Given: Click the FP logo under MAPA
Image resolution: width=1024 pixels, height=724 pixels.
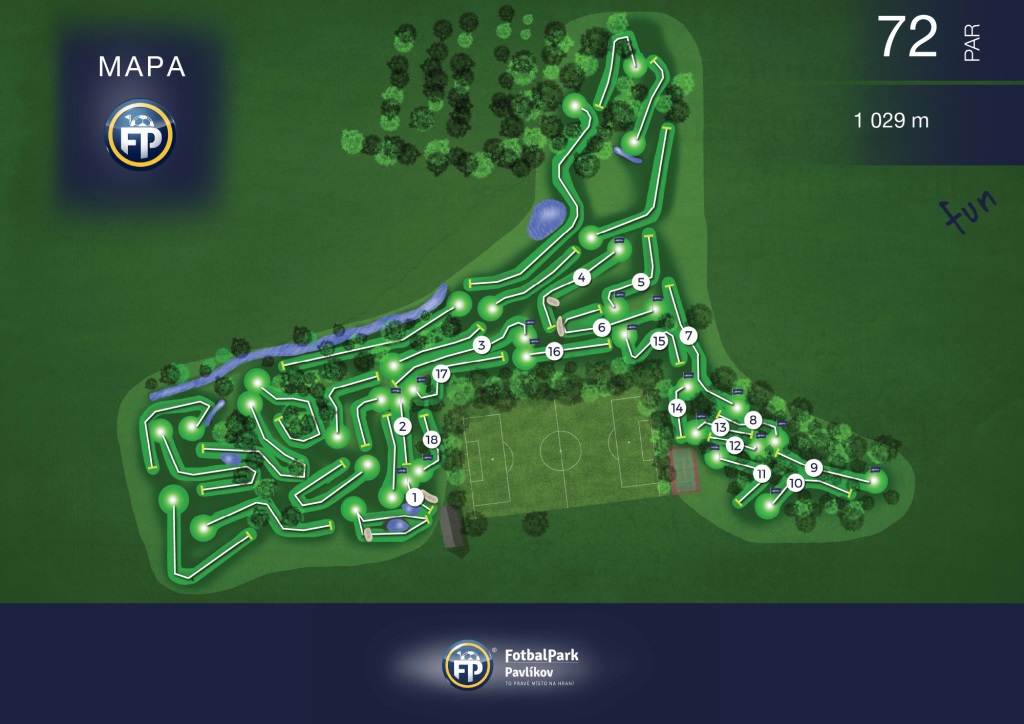Looking at the screenshot, I should pos(141,133).
